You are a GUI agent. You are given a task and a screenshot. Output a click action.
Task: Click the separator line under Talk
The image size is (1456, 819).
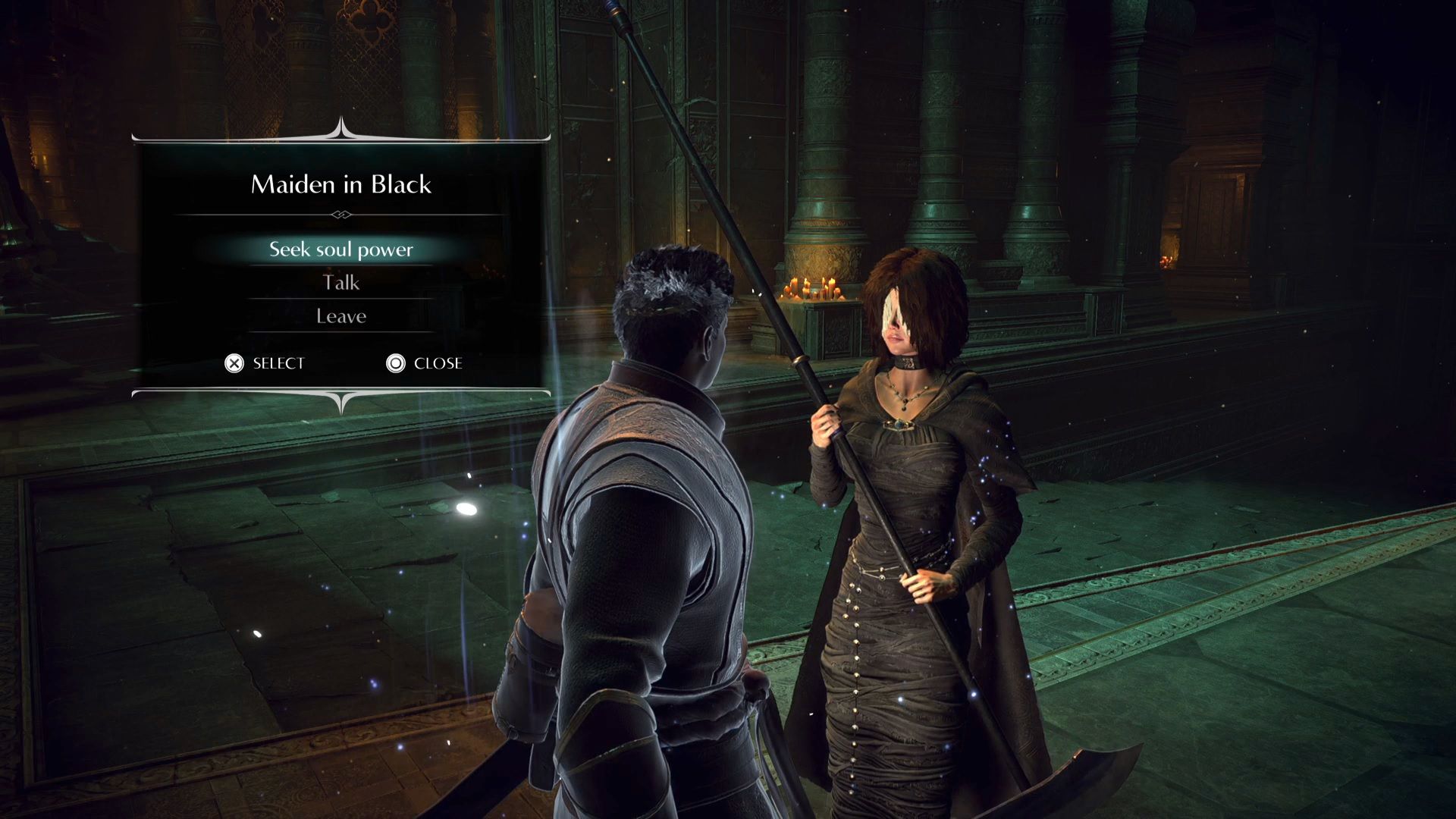[x=340, y=299]
